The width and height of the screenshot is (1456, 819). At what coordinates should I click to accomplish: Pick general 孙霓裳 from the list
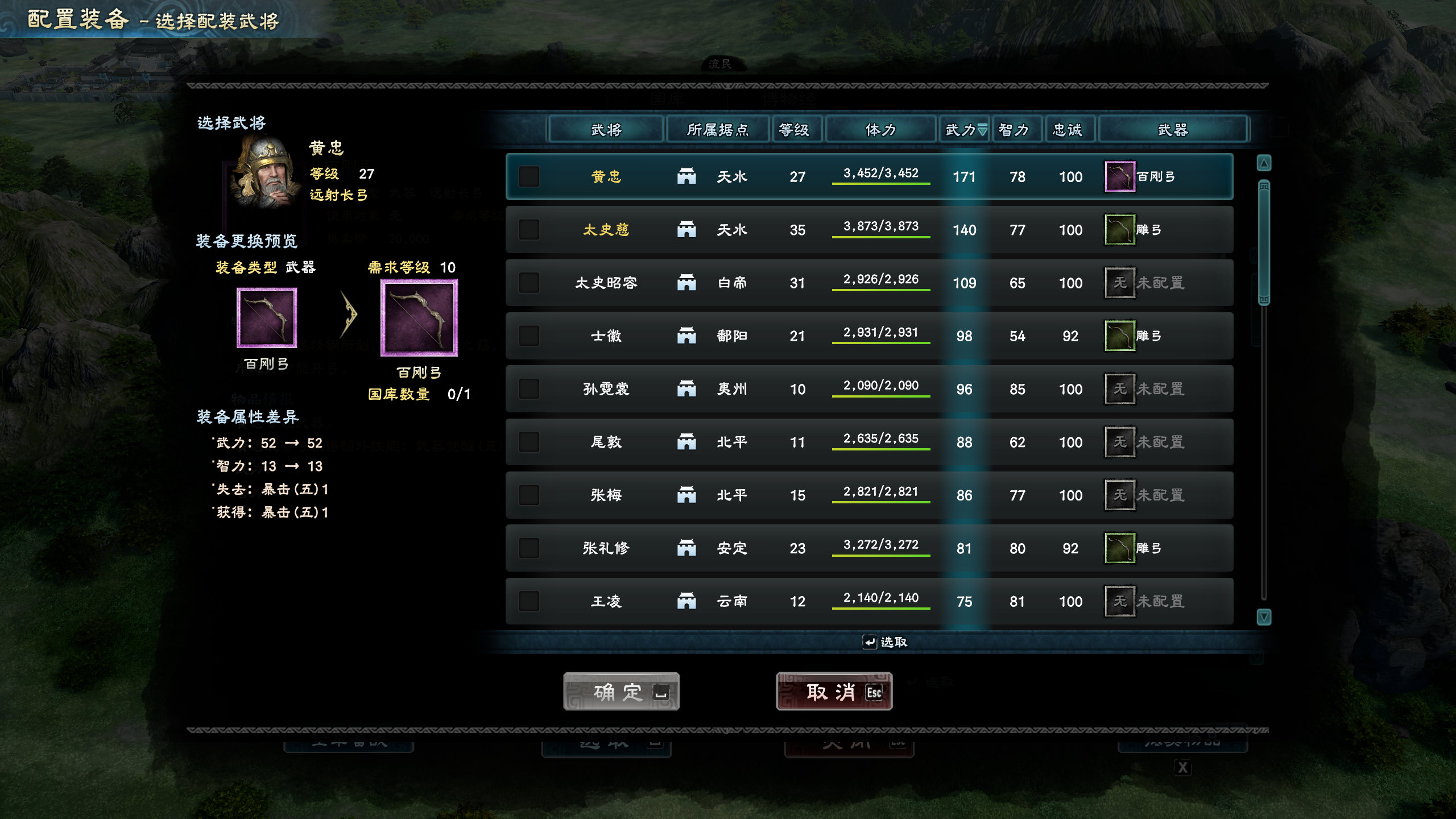coord(606,389)
